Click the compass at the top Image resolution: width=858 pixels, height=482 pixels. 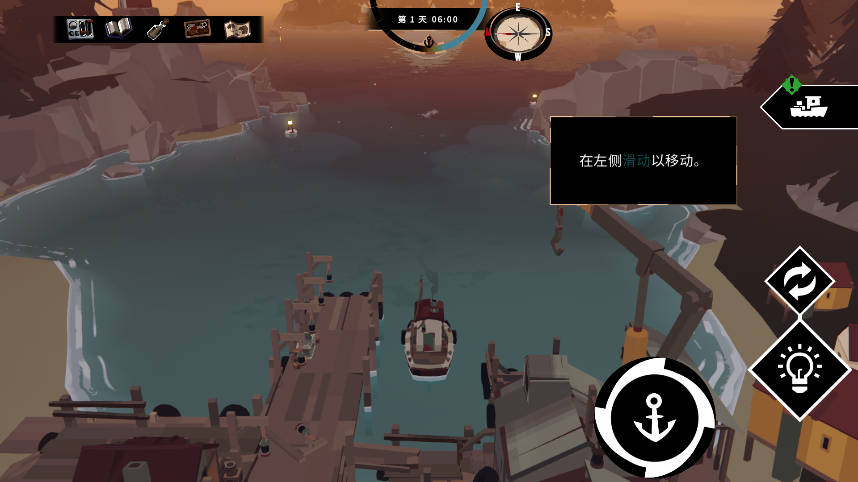coord(518,34)
